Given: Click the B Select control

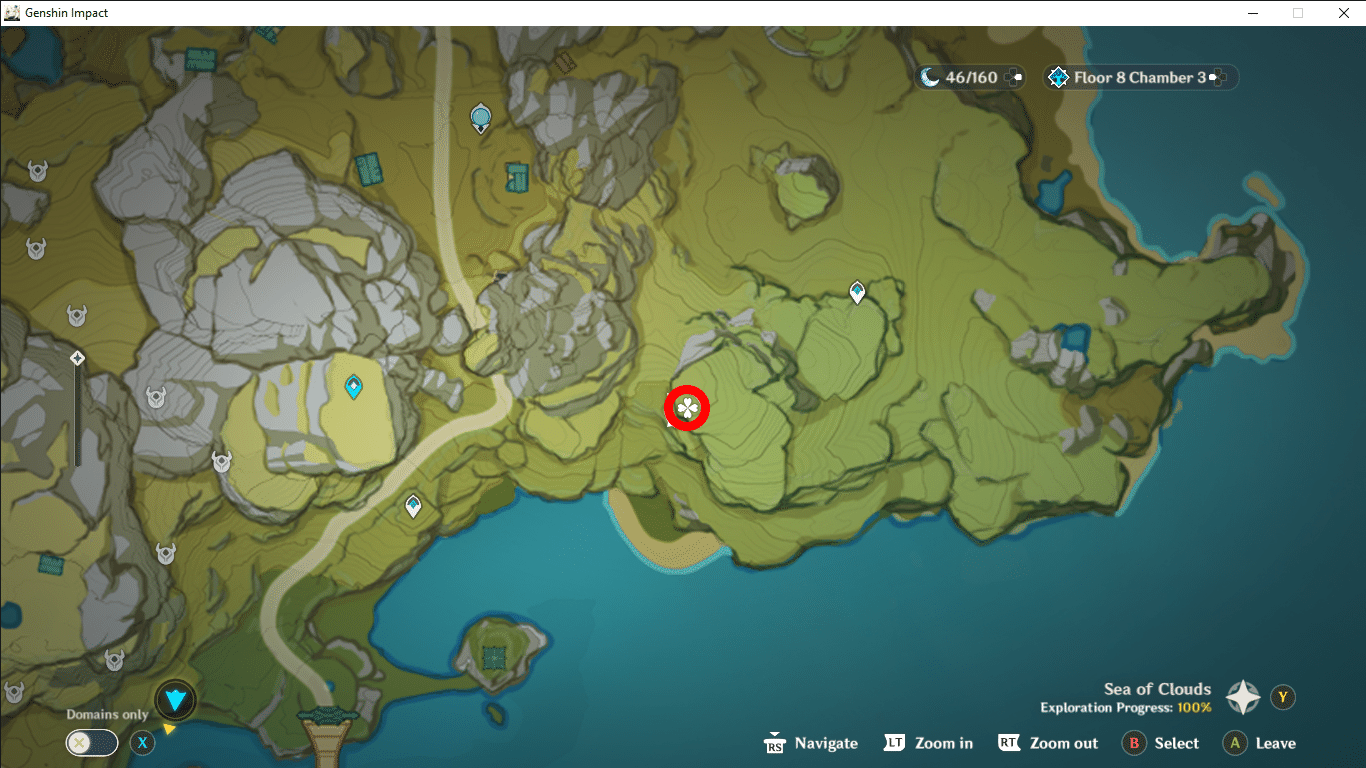Looking at the screenshot, I should tap(1160, 743).
